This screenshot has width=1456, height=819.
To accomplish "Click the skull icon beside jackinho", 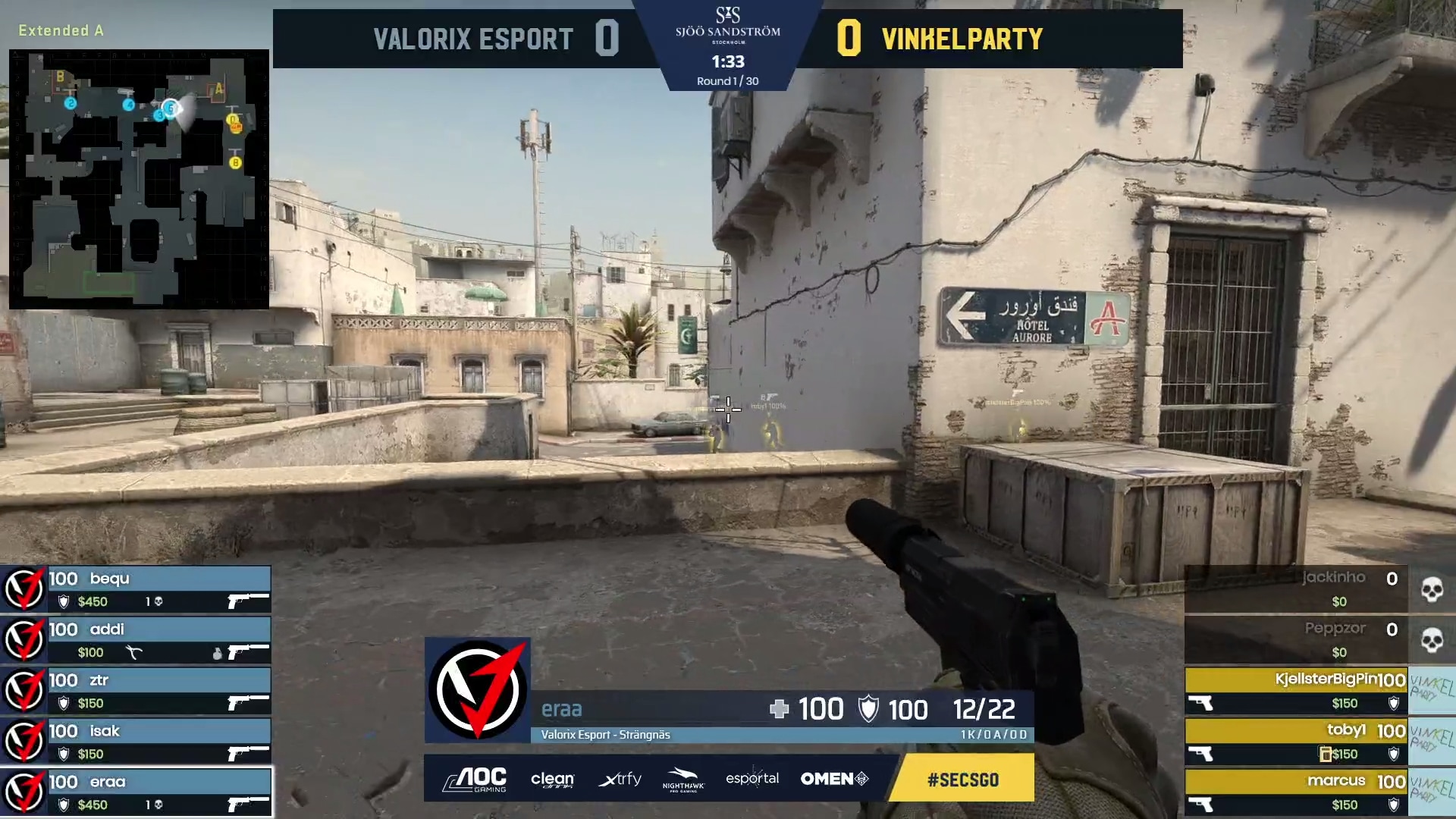I will point(1433,589).
